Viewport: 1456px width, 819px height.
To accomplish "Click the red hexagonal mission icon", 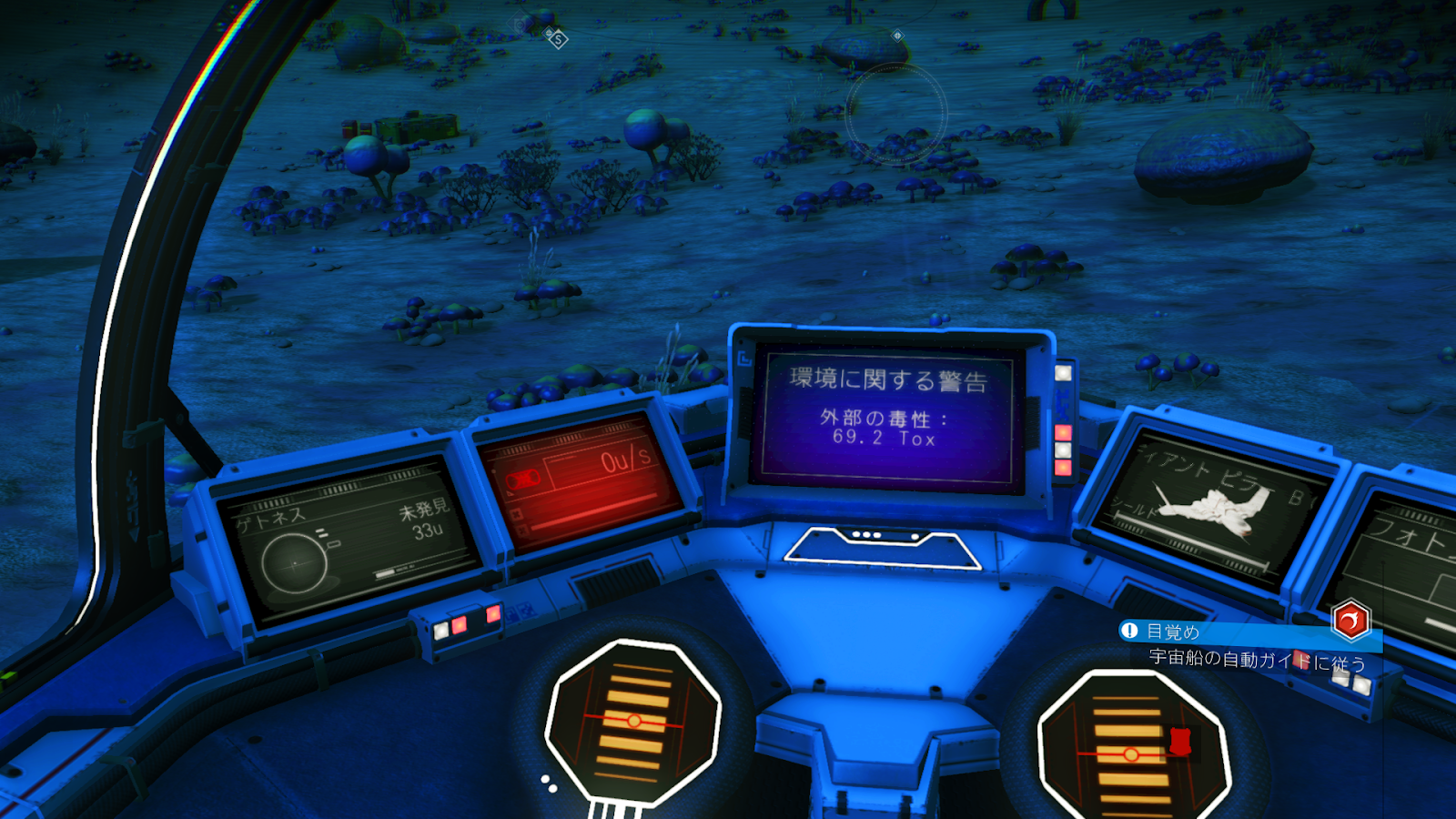I will click(x=1350, y=621).
